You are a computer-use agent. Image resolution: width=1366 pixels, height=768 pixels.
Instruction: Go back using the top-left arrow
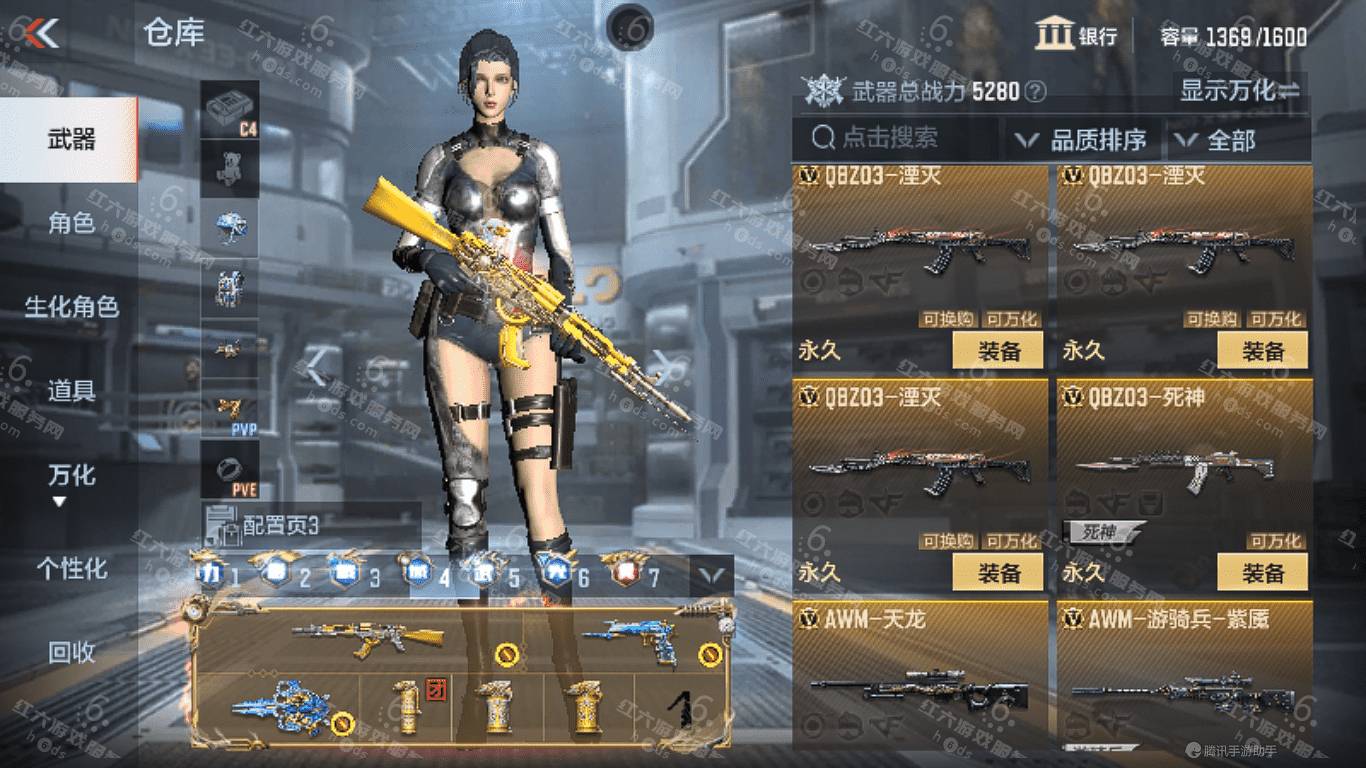coord(42,33)
